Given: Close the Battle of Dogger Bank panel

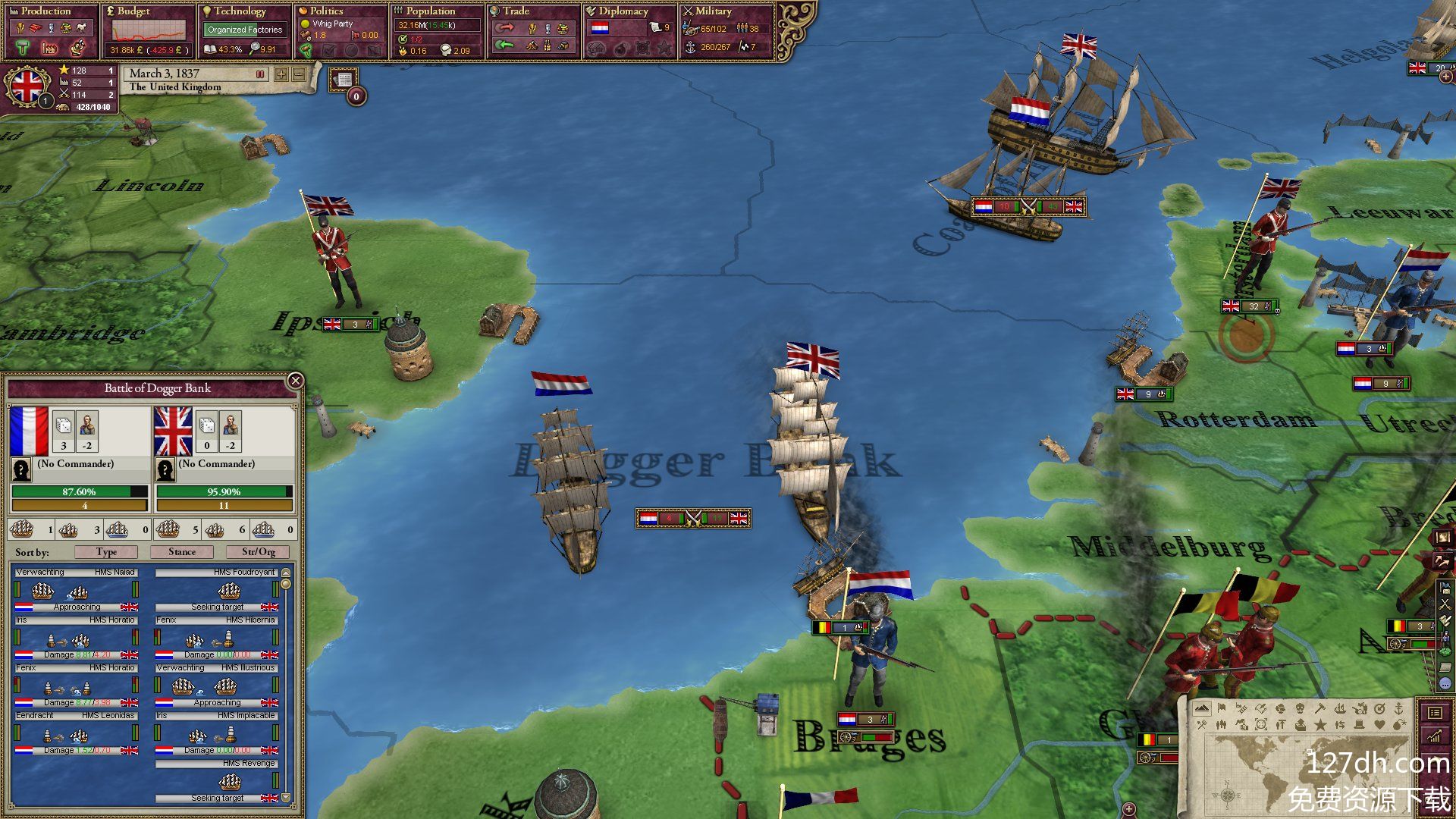Looking at the screenshot, I should 295,381.
